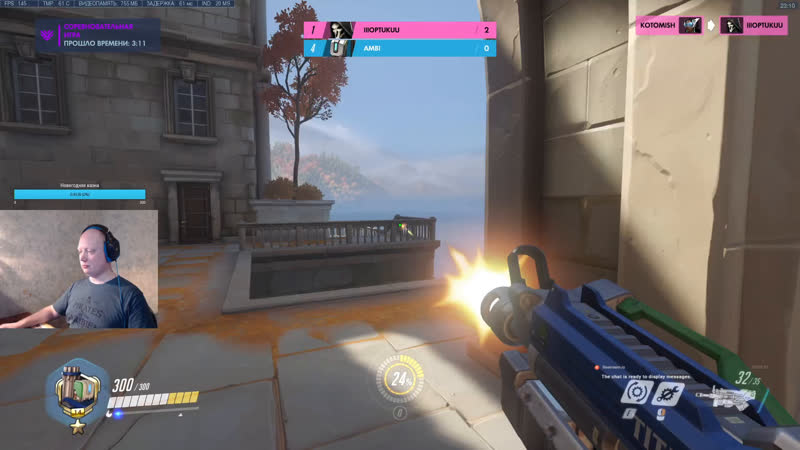Screen dimensions: 800x450
Task: Click the Новогодняя казна donation goal bar
Action: click(79, 194)
